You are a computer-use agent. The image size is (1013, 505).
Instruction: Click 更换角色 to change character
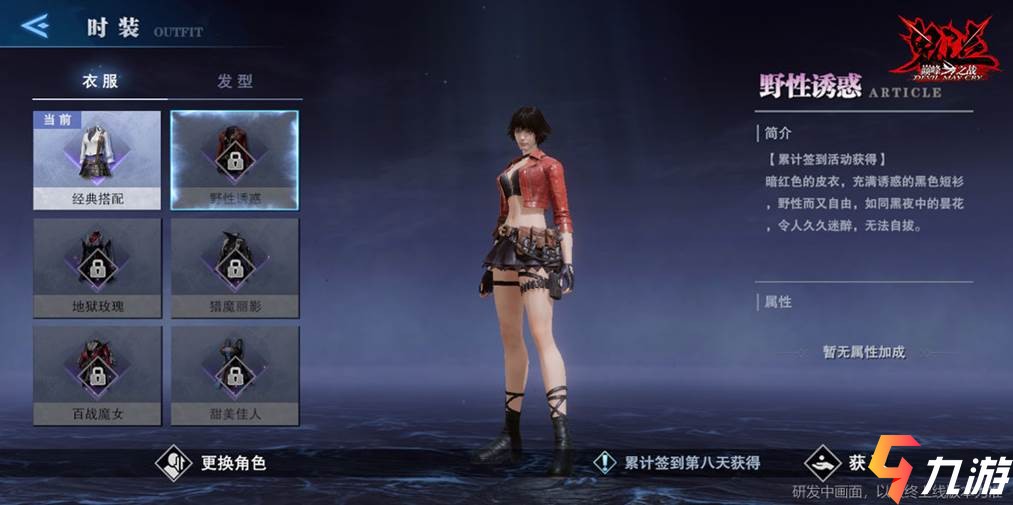coord(212,462)
